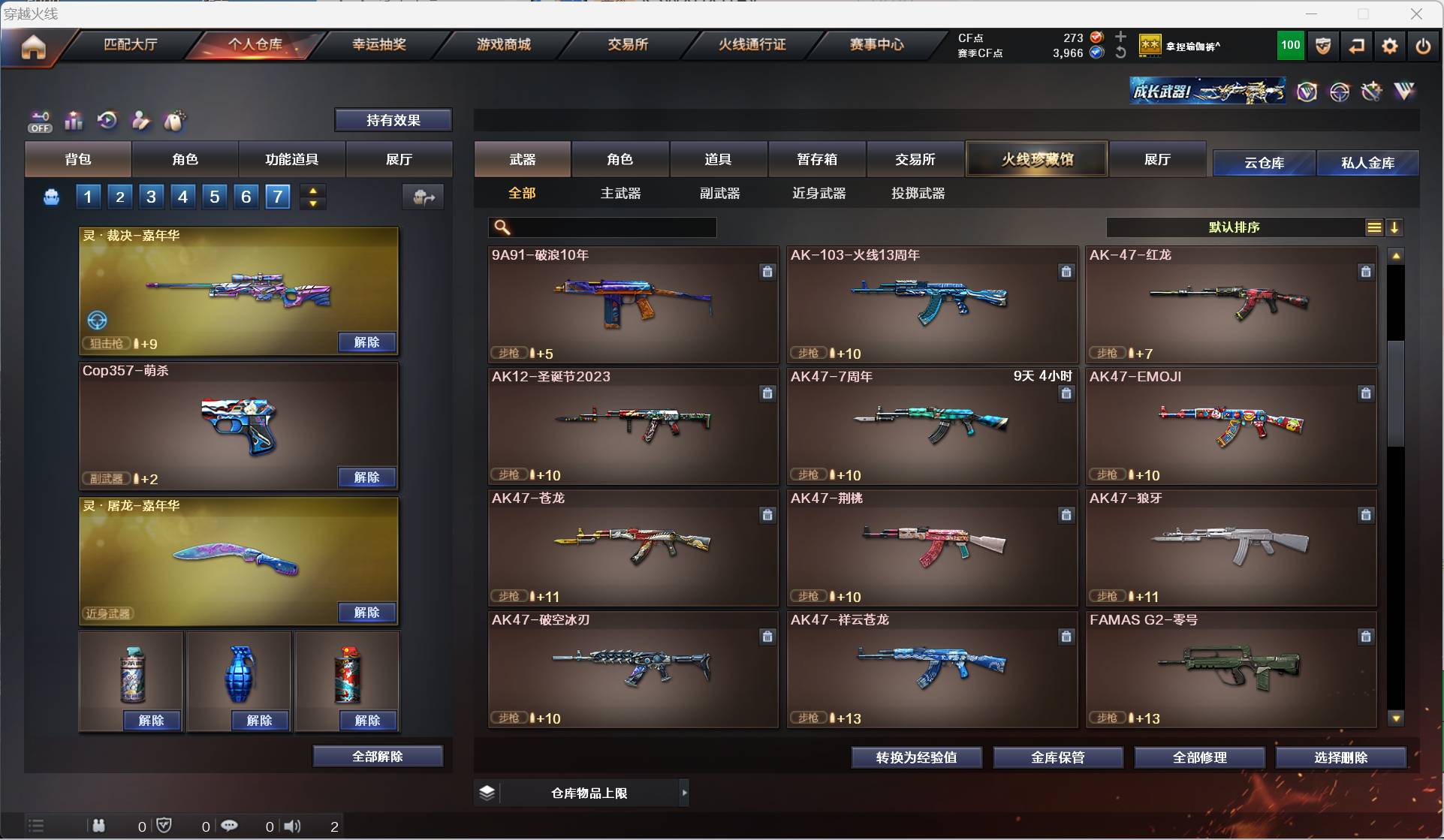Click the list view icon beside 默认排序
Screen dimensions: 1444x840
1373,227
